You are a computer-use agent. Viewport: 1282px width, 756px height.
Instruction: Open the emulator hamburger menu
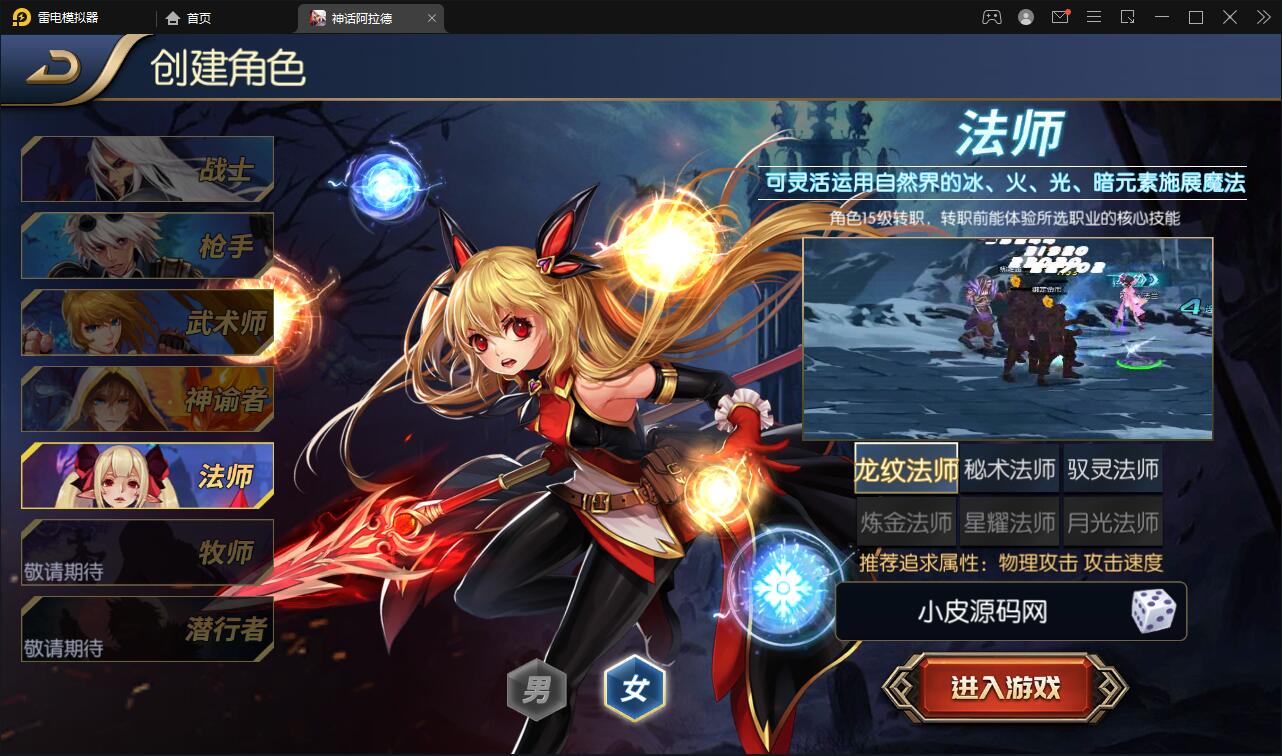coord(1094,17)
